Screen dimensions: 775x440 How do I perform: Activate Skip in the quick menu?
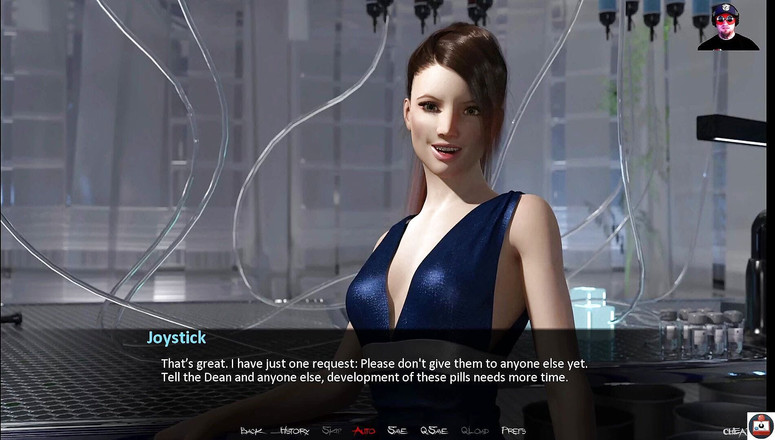point(331,431)
